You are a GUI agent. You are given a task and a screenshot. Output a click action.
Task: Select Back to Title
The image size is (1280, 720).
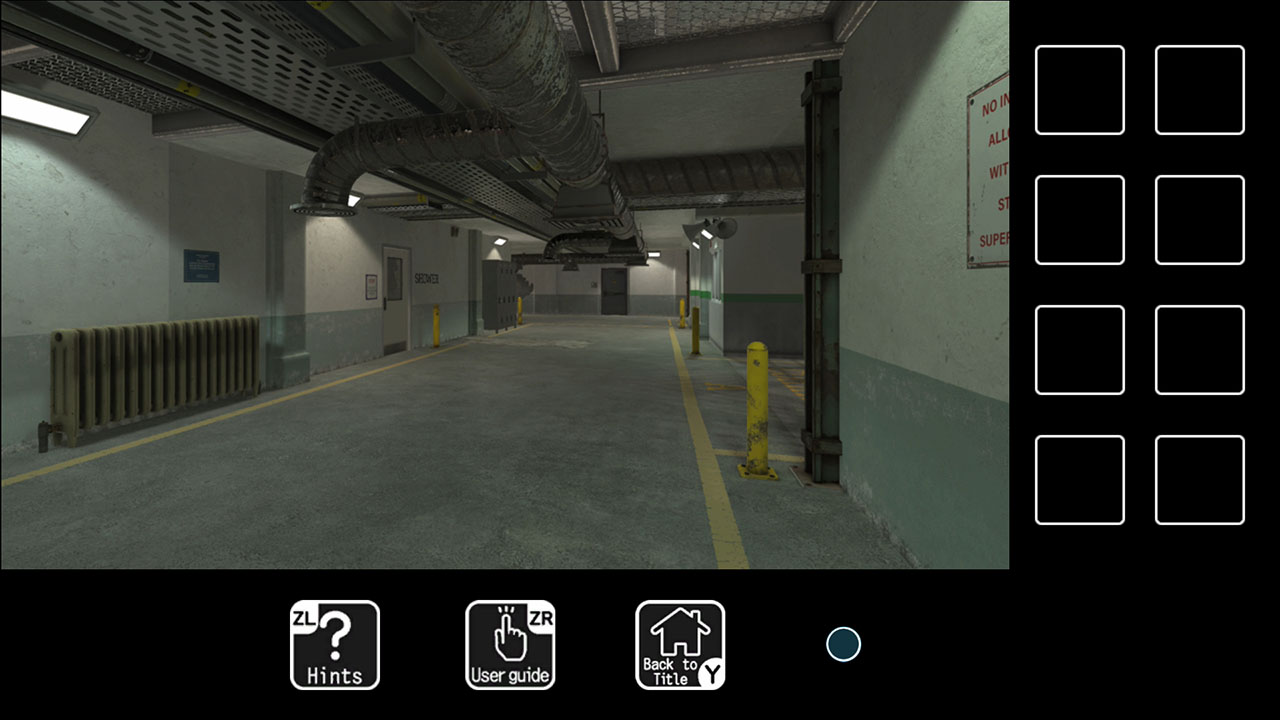tap(679, 645)
